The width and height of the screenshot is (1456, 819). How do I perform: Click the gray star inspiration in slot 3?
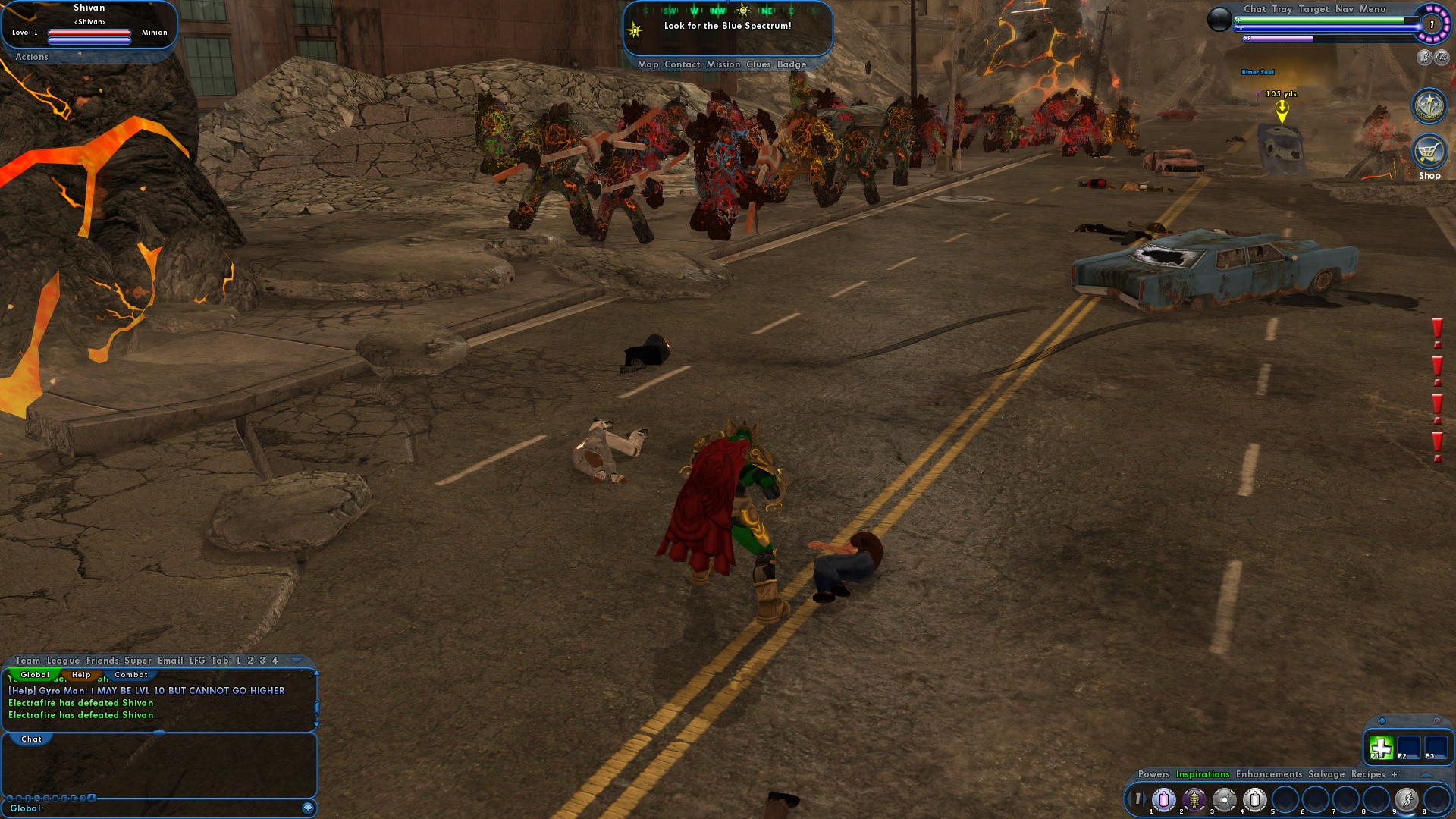click(x=1224, y=799)
